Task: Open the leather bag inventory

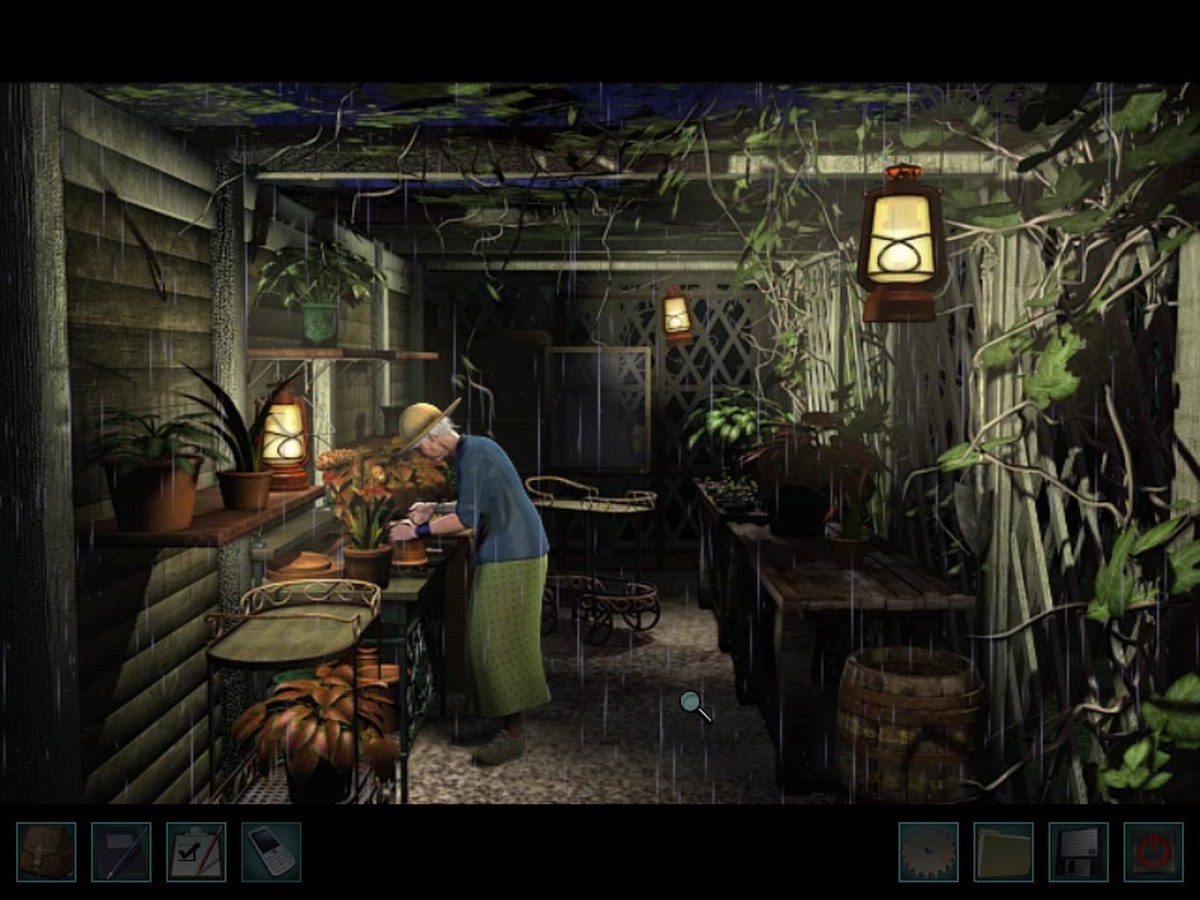Action: pyautogui.click(x=46, y=852)
